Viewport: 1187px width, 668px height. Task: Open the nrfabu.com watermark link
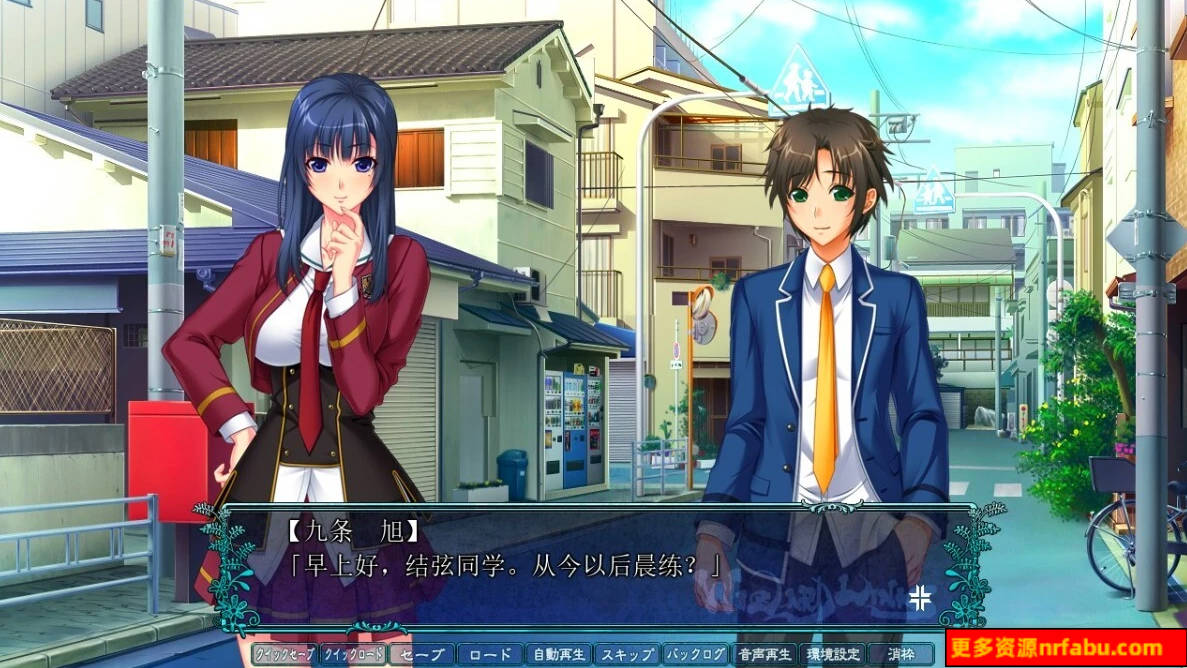[x=1065, y=648]
